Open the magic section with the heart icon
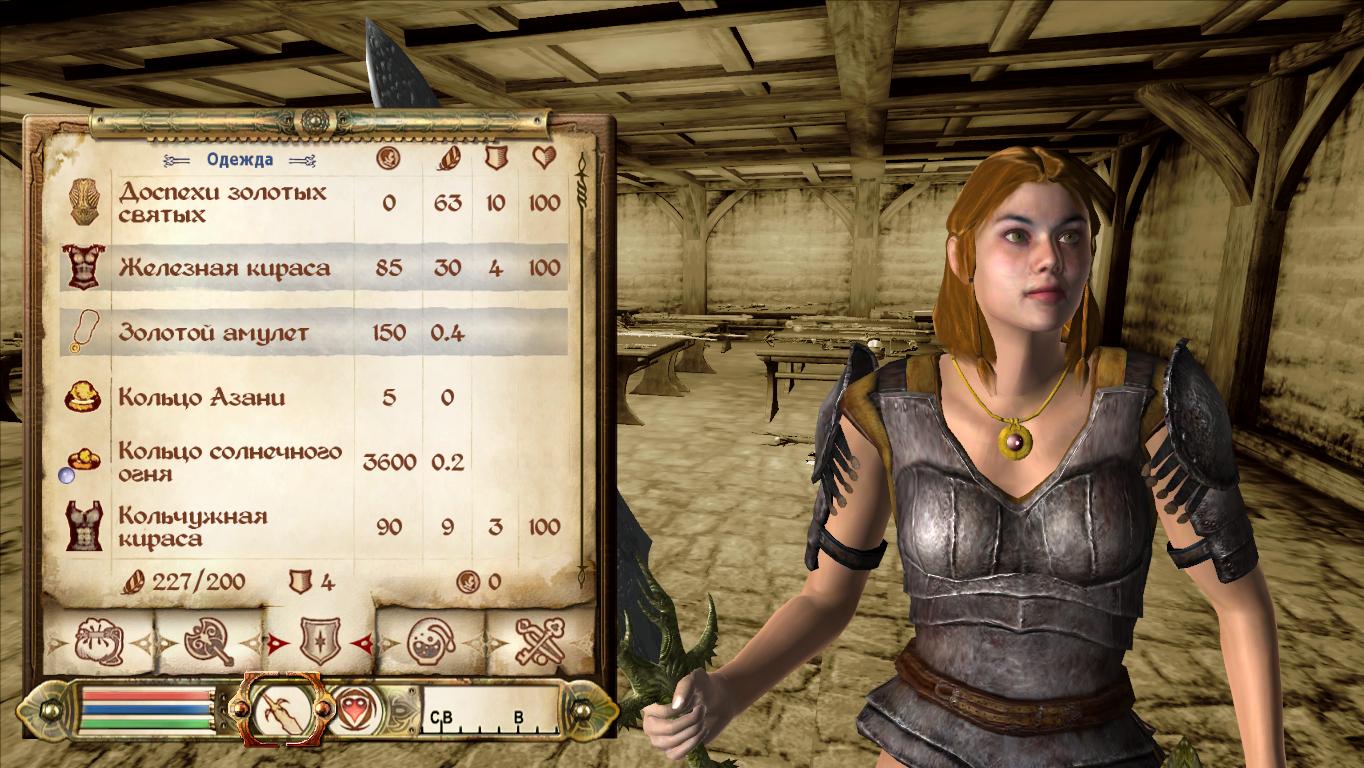The image size is (1364, 768). pos(355,709)
